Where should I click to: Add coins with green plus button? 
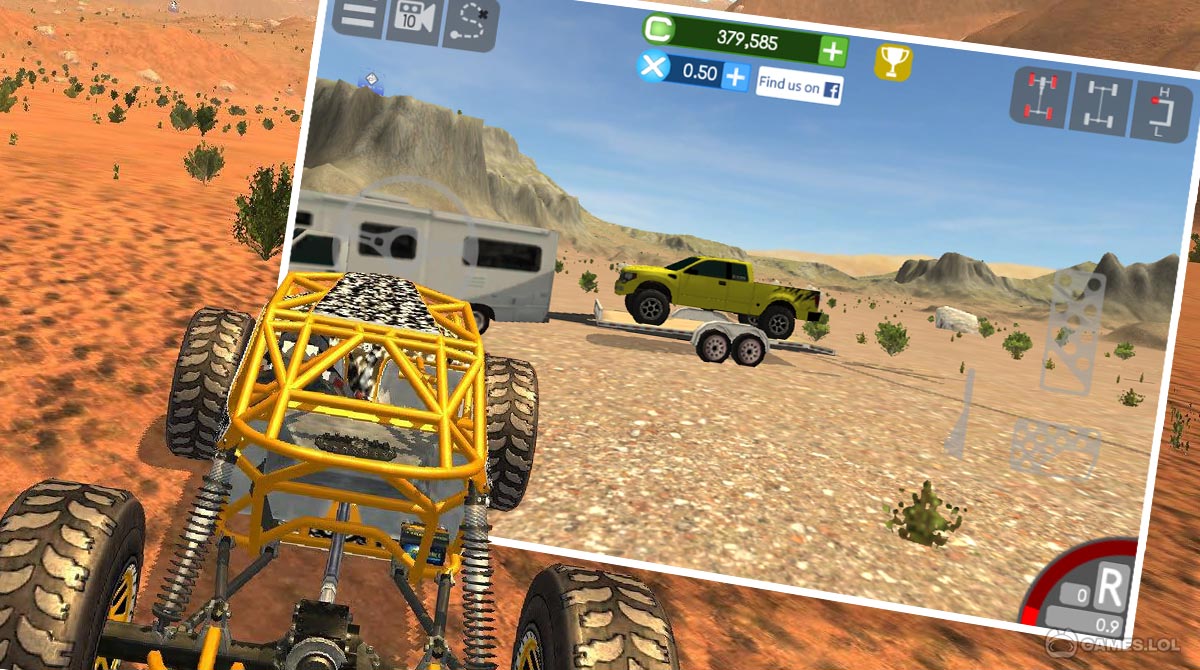point(832,50)
